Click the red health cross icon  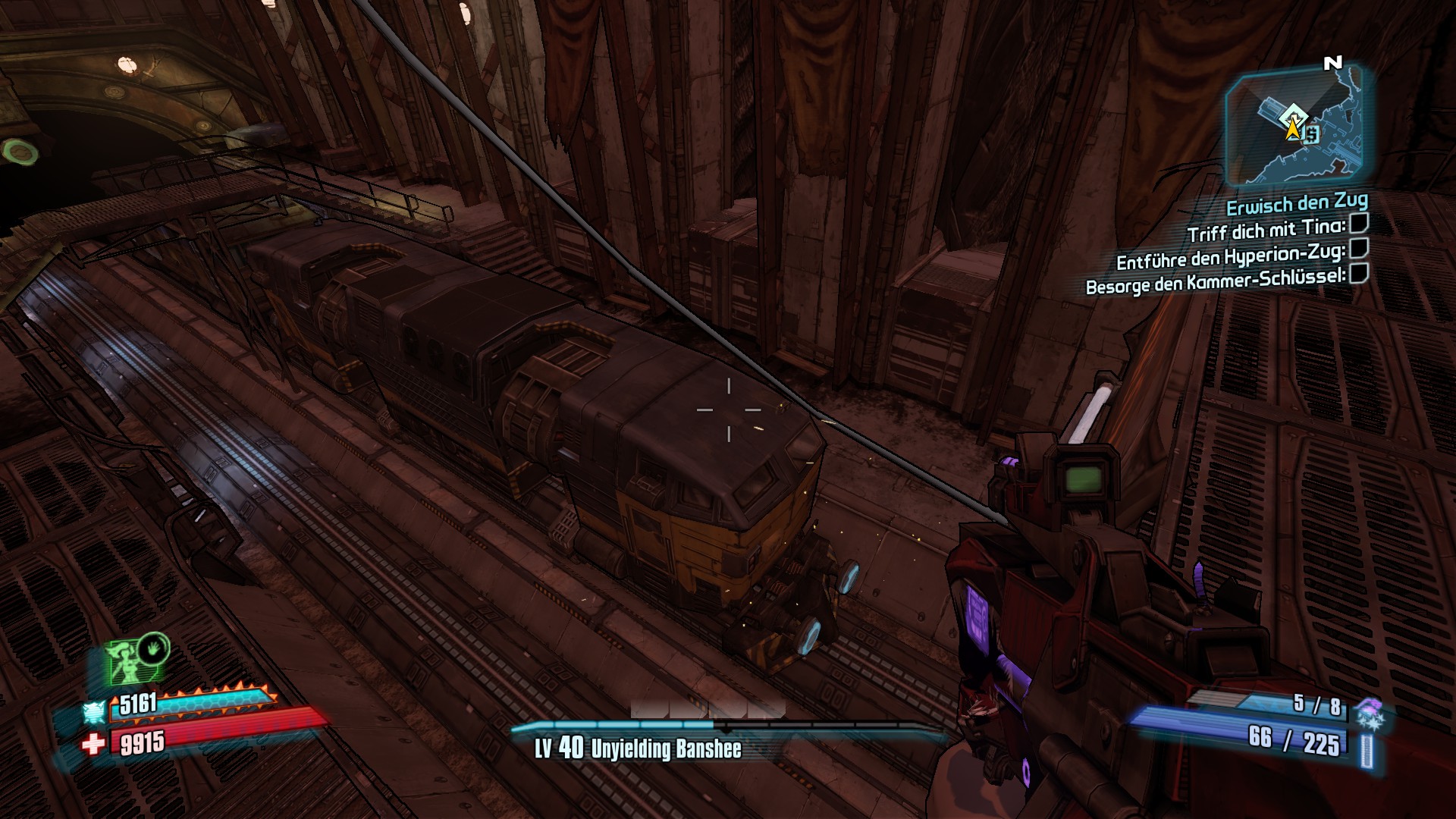tap(93, 743)
